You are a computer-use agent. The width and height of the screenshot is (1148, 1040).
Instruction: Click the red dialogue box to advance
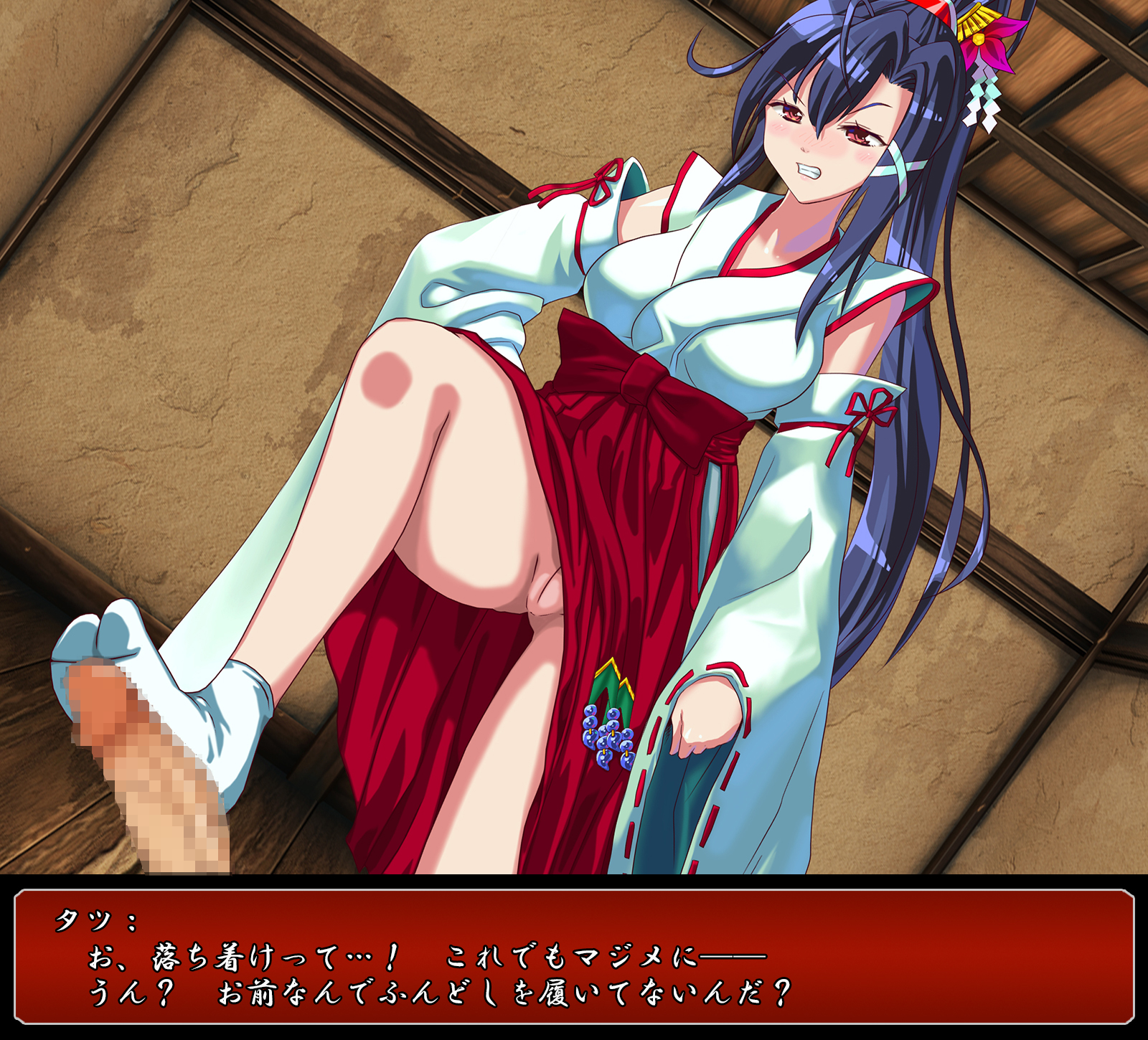[x=574, y=958]
